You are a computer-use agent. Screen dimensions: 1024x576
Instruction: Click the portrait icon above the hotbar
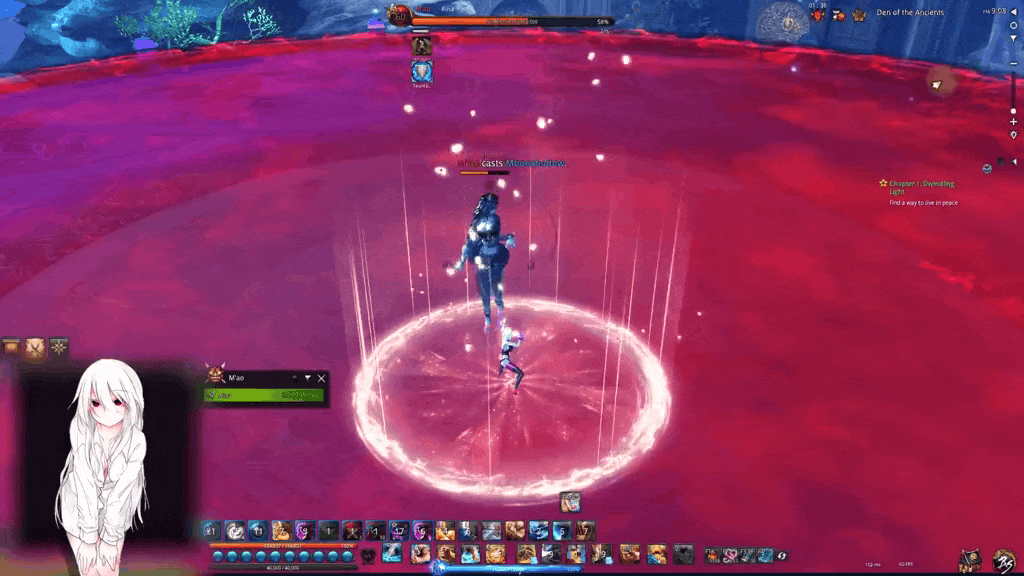pyautogui.click(x=570, y=502)
